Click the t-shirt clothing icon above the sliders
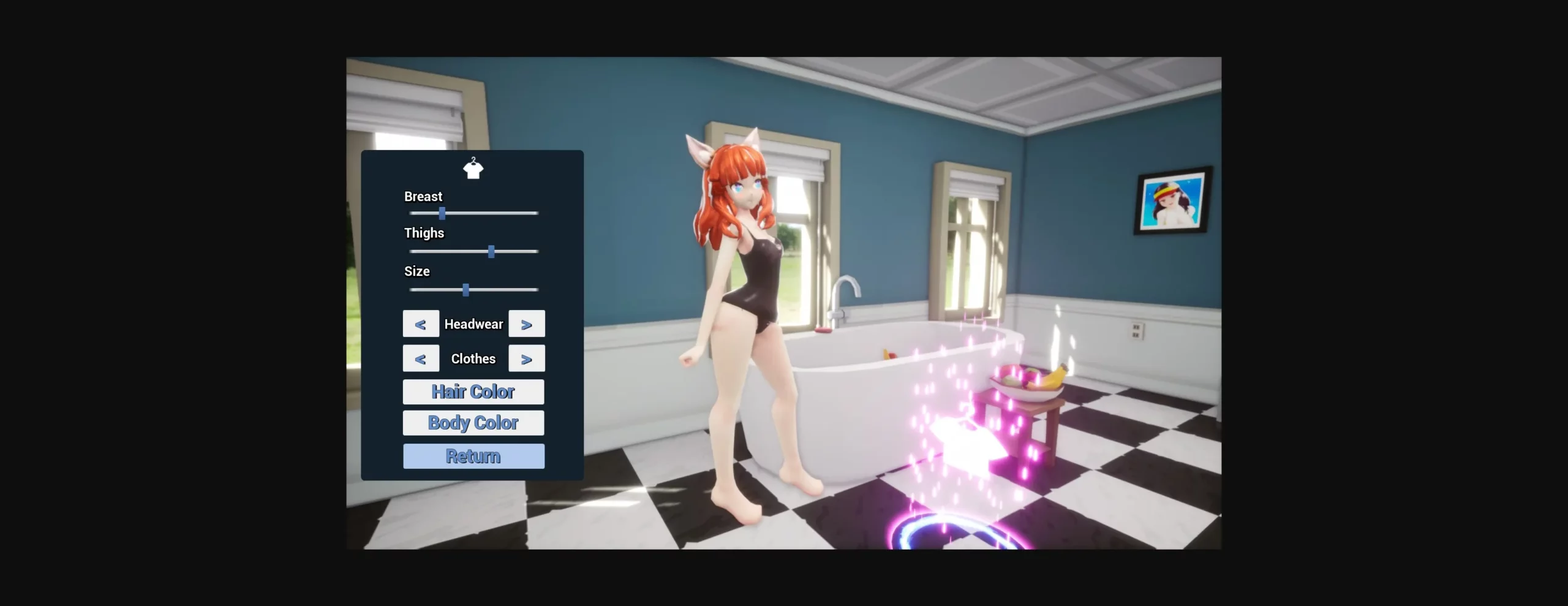 point(473,169)
